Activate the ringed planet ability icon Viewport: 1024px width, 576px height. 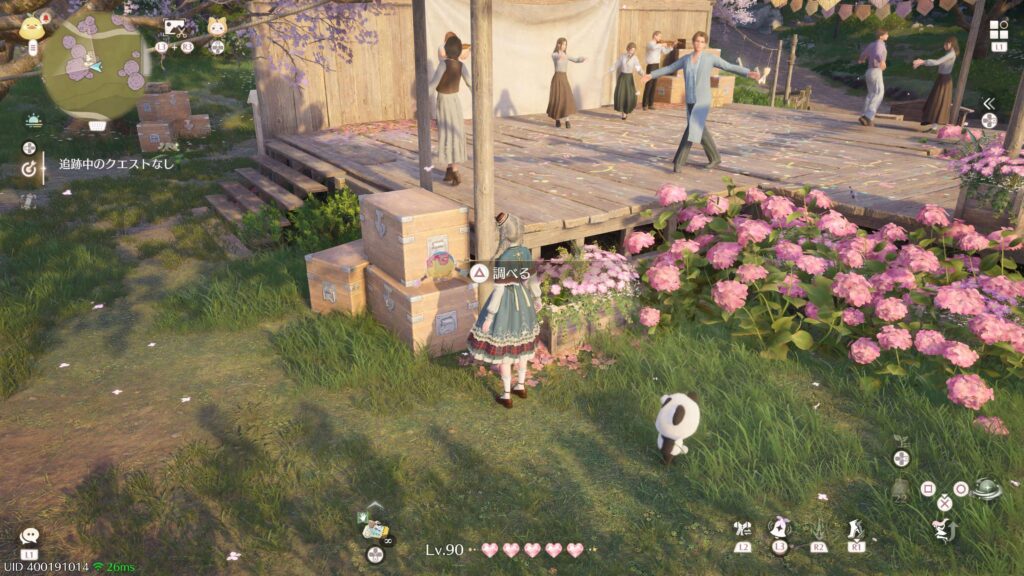pos(987,488)
